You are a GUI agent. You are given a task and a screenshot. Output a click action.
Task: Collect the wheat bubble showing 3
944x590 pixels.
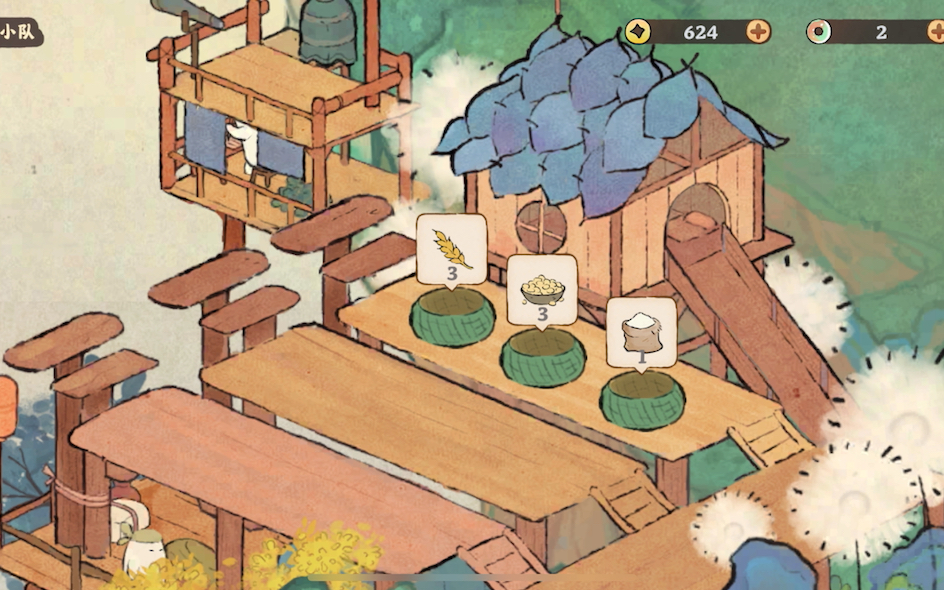451,249
